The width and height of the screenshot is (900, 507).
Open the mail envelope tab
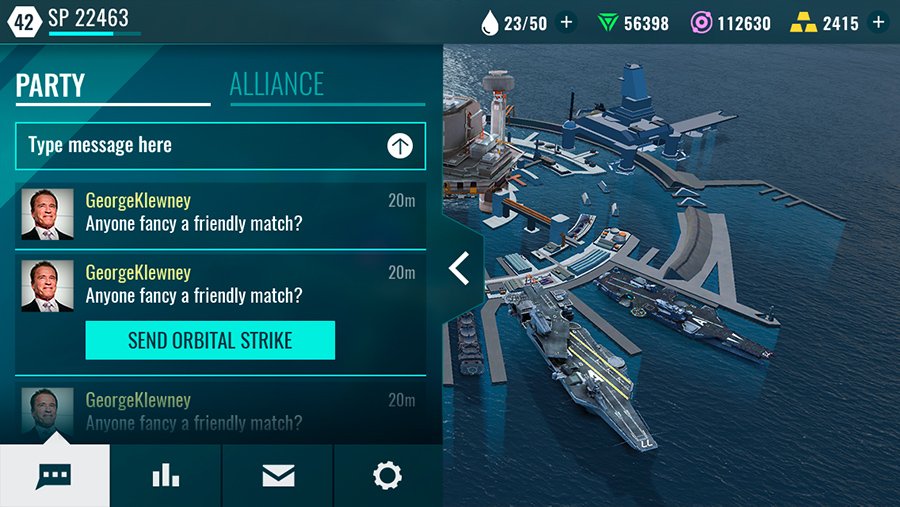tap(278, 476)
